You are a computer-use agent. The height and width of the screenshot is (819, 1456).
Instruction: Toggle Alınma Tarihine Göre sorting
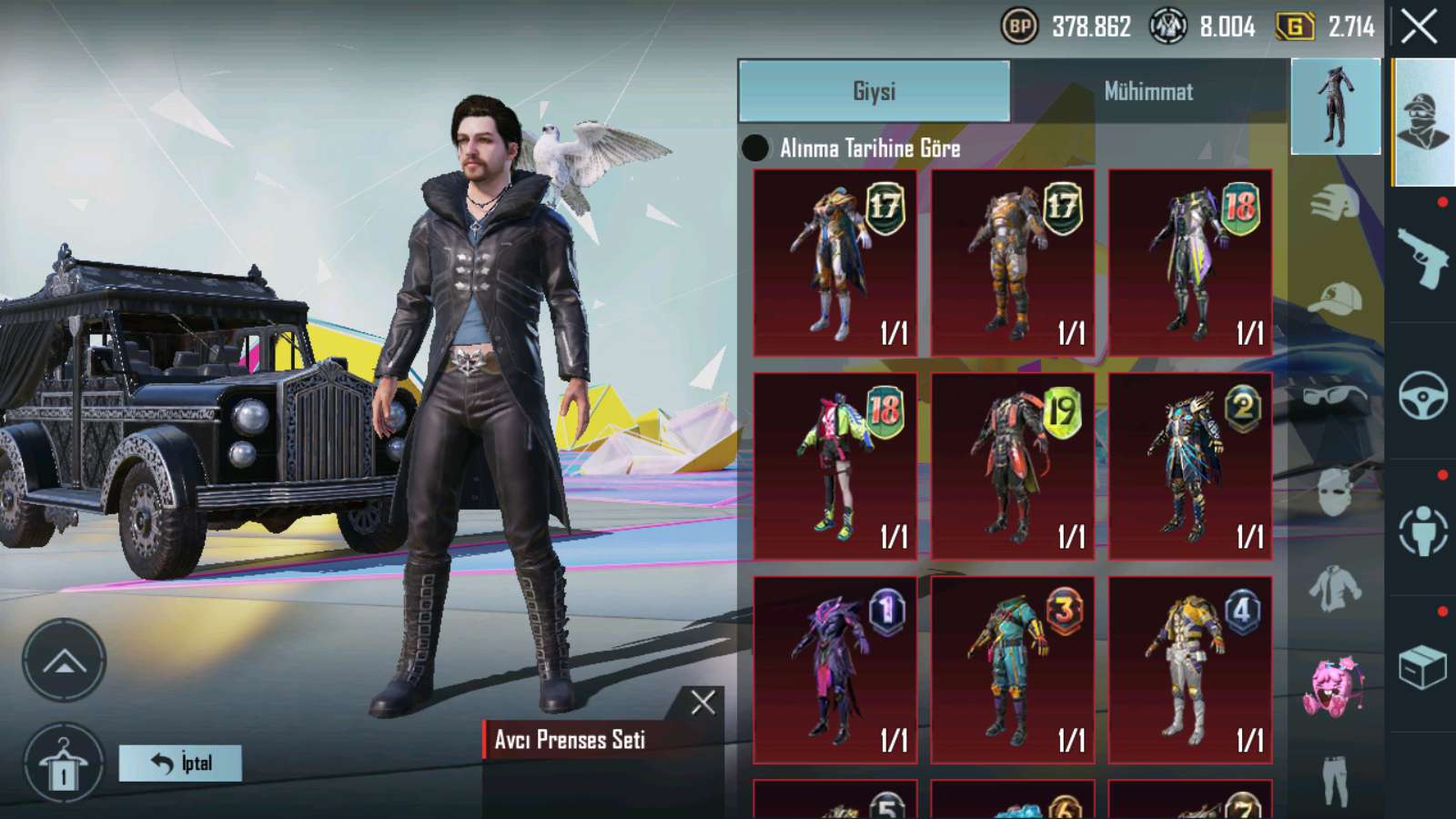(x=755, y=148)
